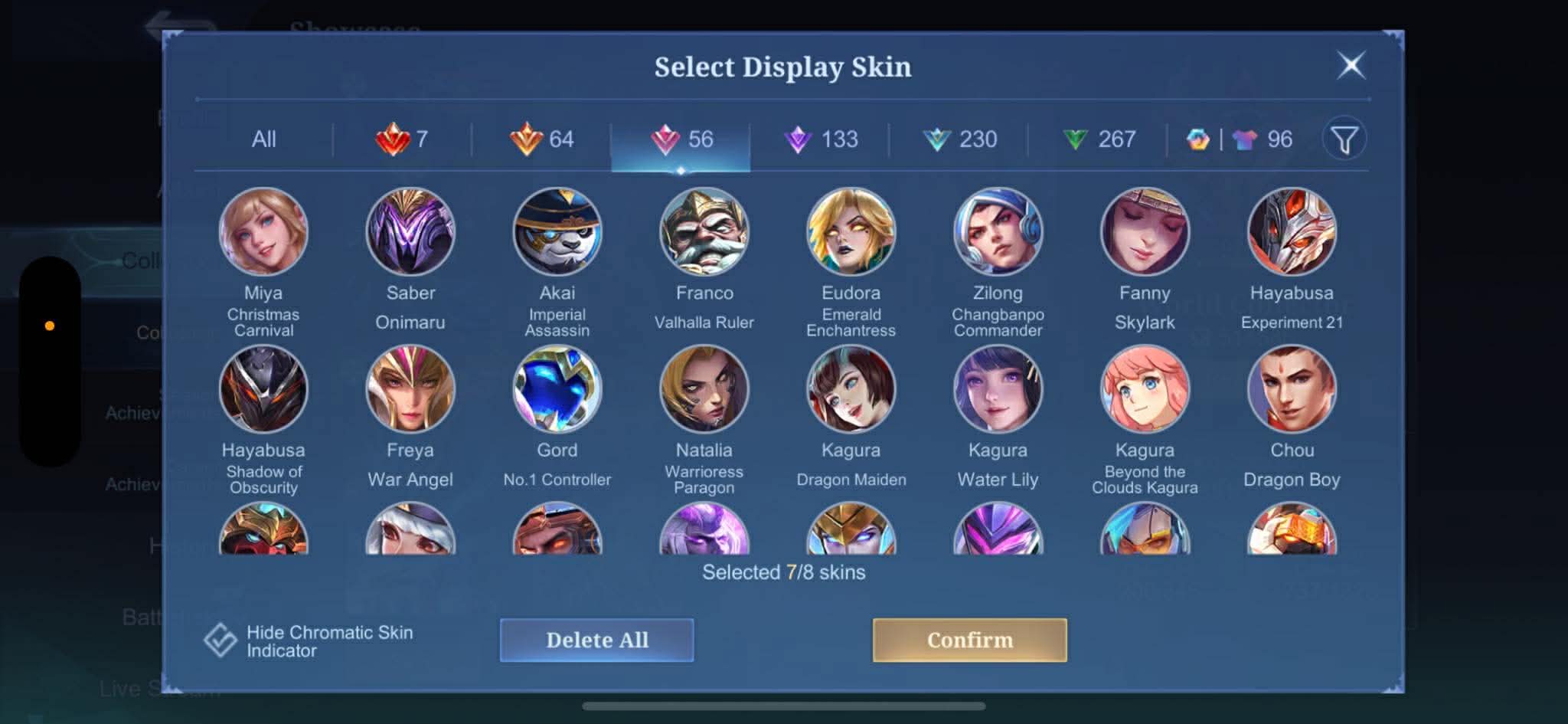Close the Select Display Skin dialog
This screenshot has height=724, width=1568.
click(1351, 66)
